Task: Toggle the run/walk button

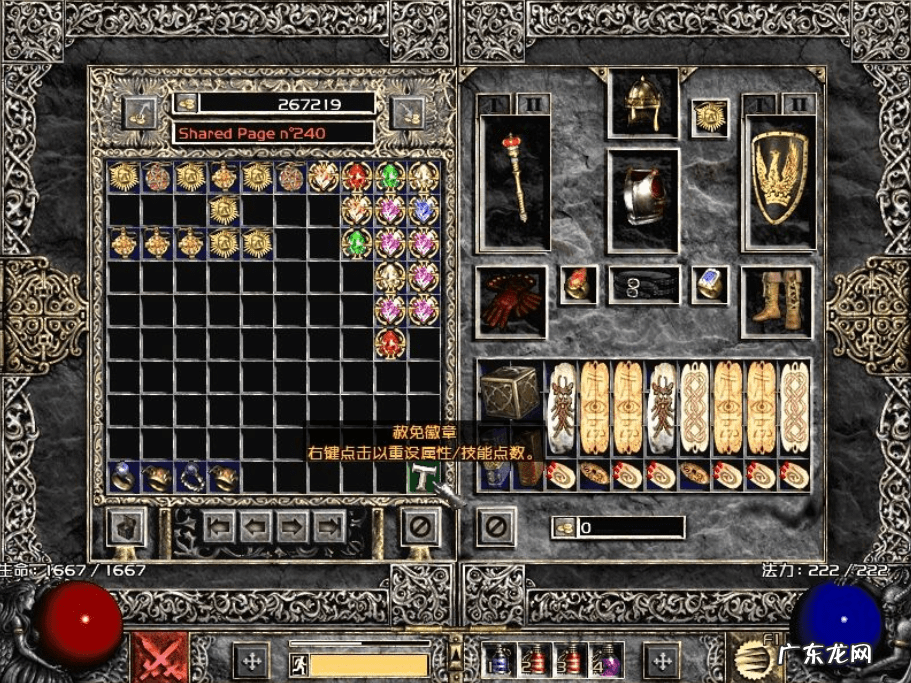Action: 298,662
